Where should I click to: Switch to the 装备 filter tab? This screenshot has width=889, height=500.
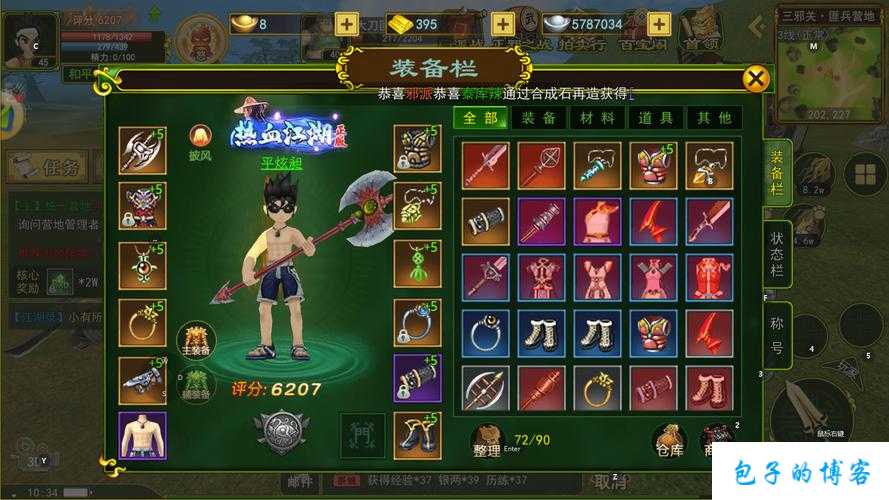539,118
